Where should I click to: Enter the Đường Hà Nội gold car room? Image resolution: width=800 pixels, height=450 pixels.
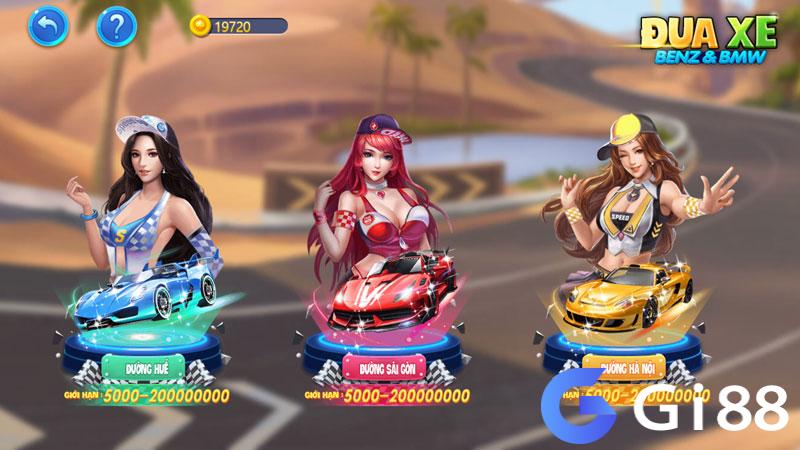pyautogui.click(x=631, y=365)
